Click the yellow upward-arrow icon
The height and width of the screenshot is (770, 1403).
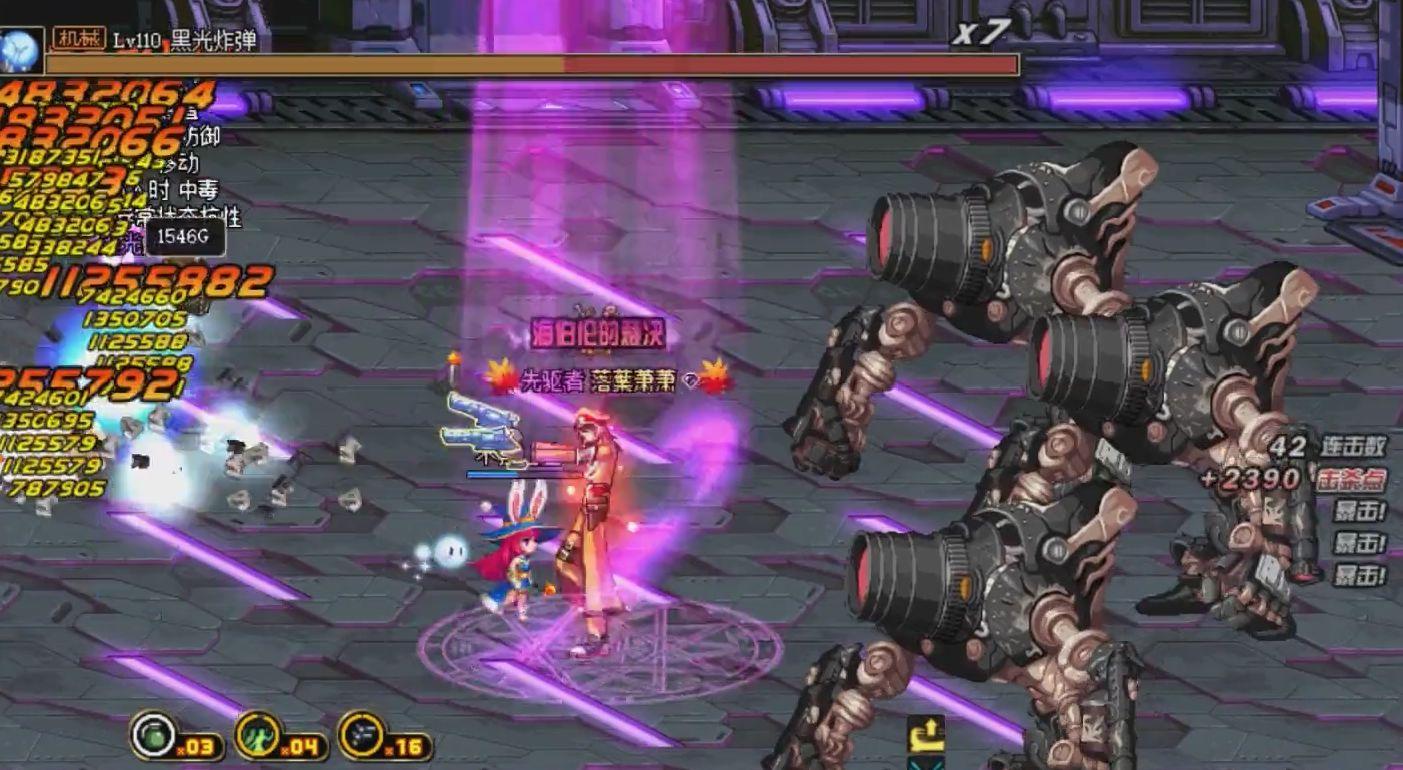(927, 736)
